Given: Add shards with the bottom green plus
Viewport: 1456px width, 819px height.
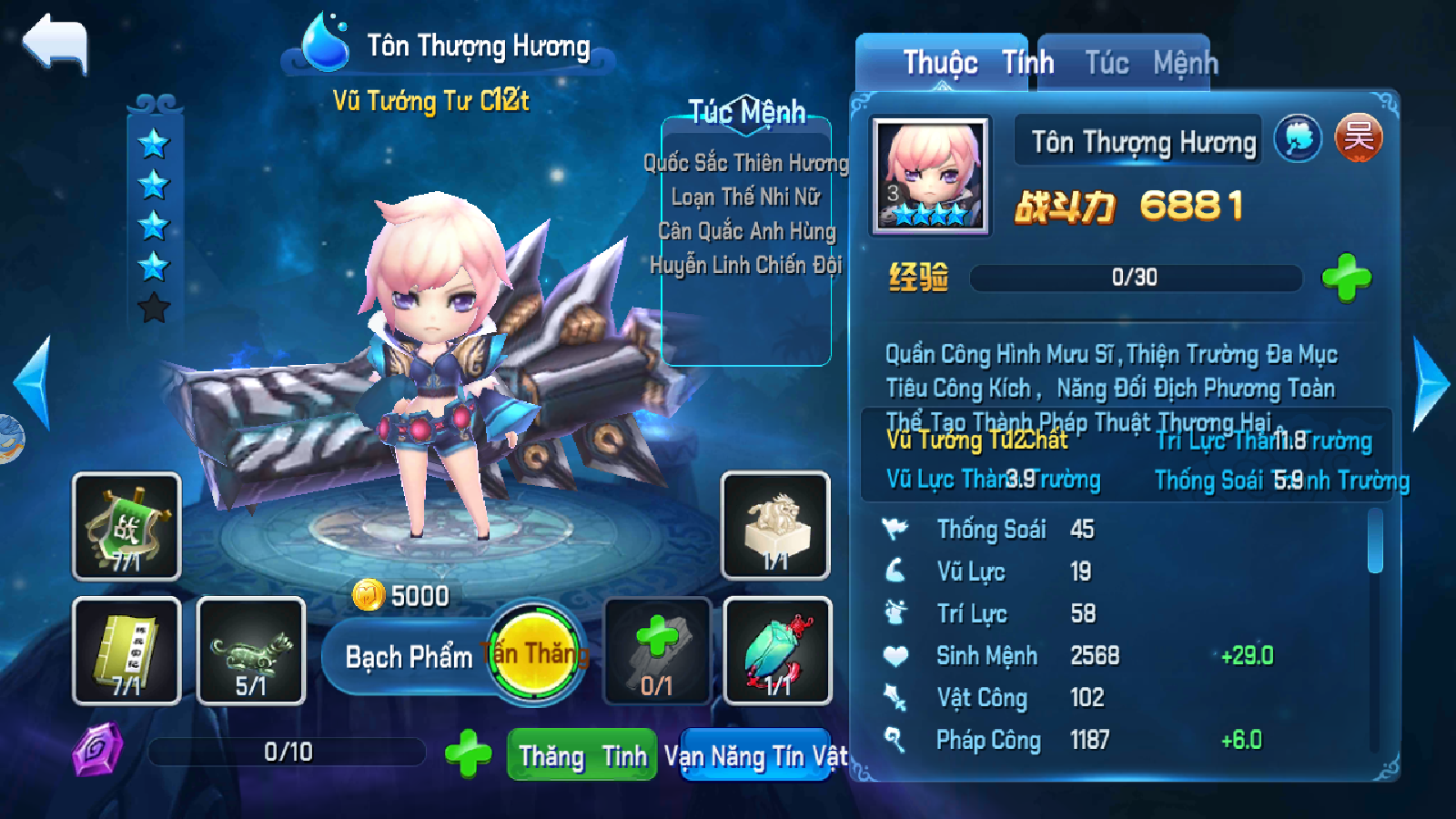Looking at the screenshot, I should 468,753.
